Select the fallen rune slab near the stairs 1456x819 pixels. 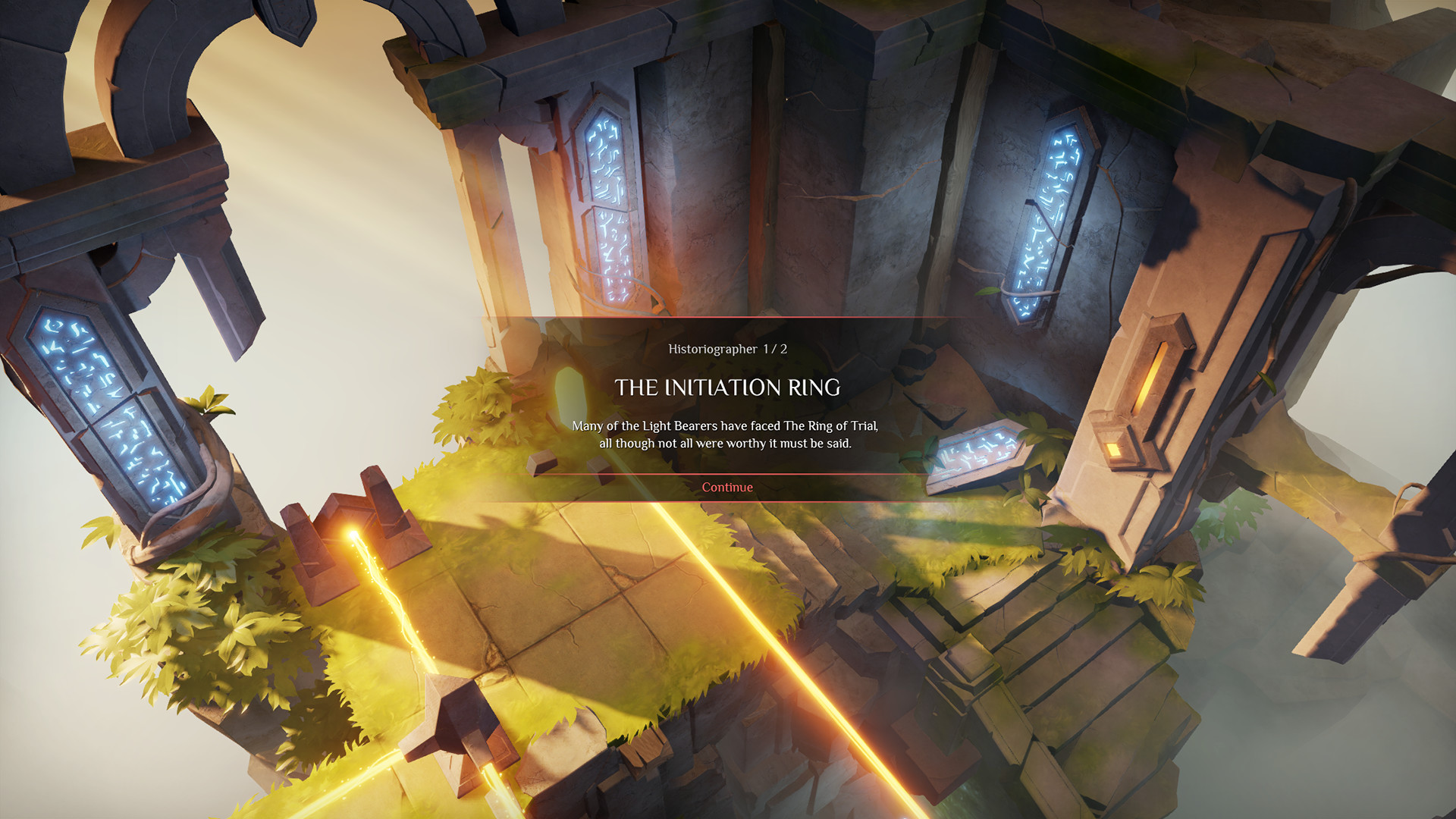coord(978,451)
